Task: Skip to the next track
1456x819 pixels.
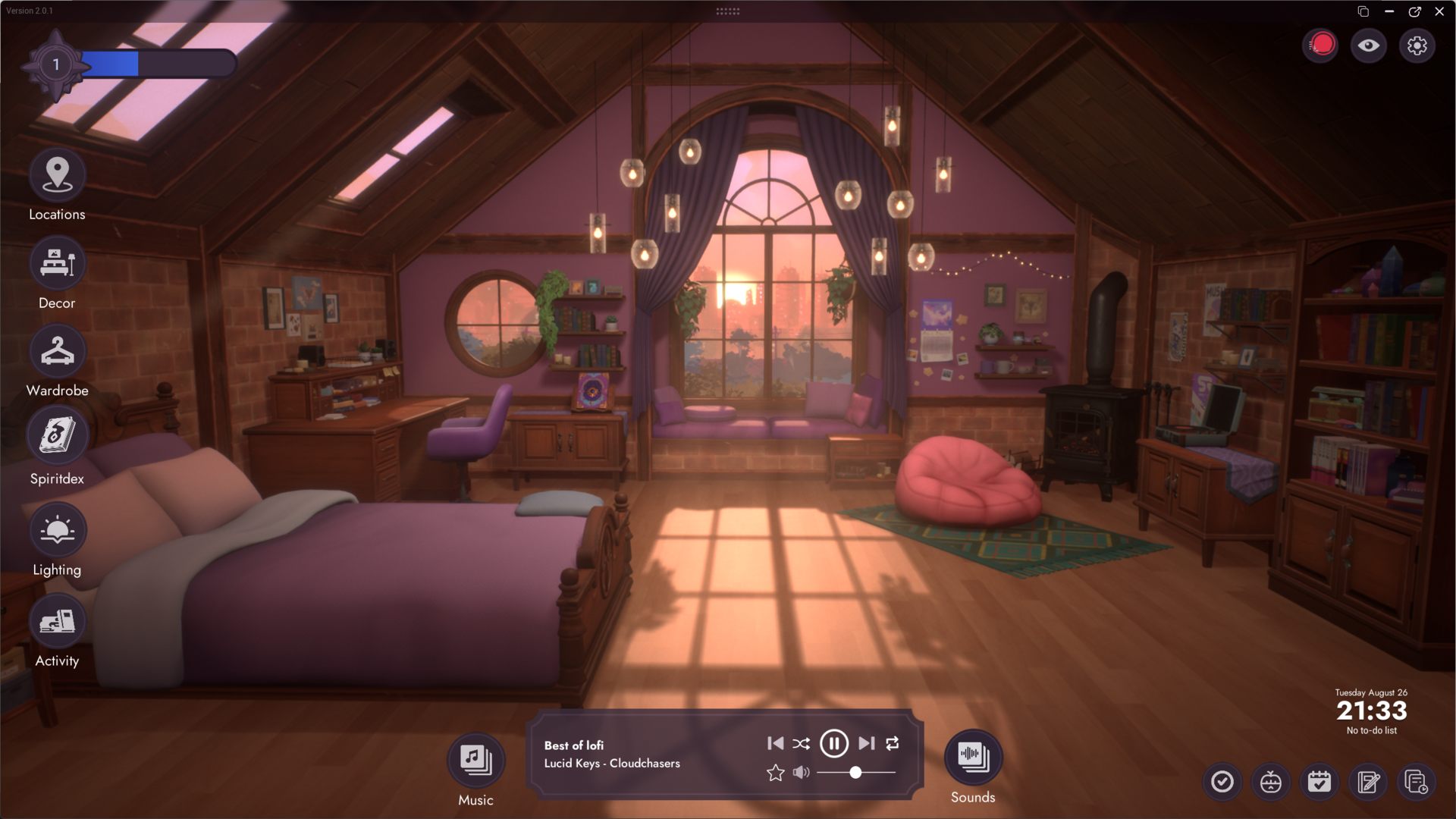Action: (867, 743)
